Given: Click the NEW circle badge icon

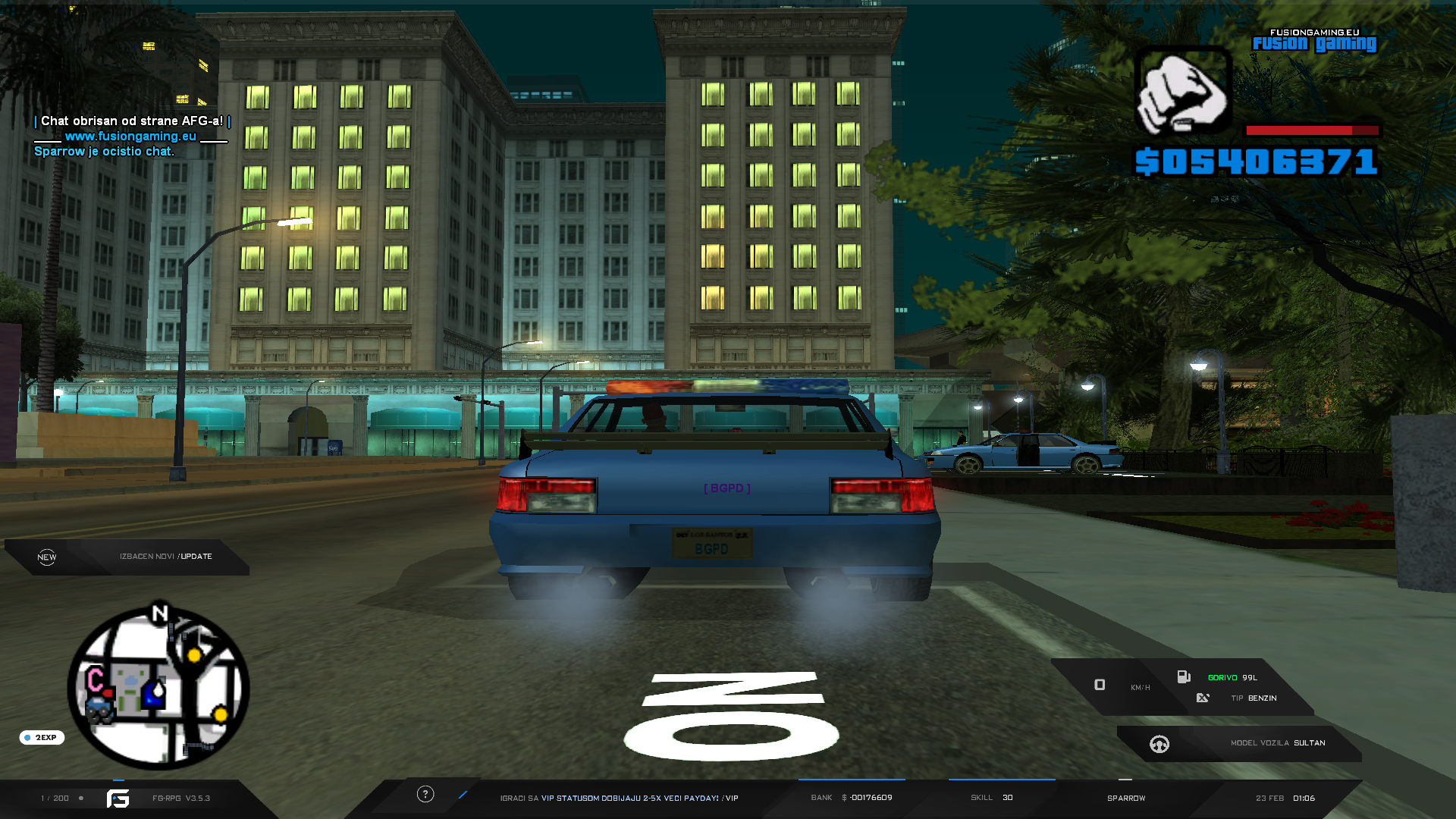Looking at the screenshot, I should 47,557.
